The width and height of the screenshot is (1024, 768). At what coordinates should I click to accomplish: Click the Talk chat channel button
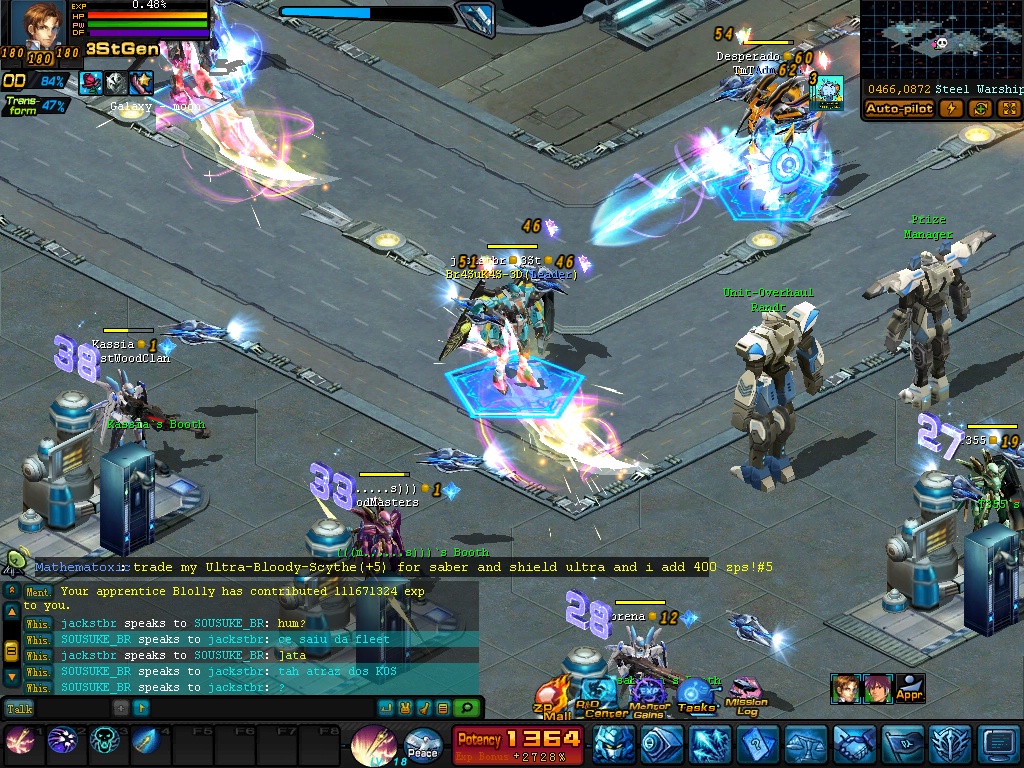point(19,708)
